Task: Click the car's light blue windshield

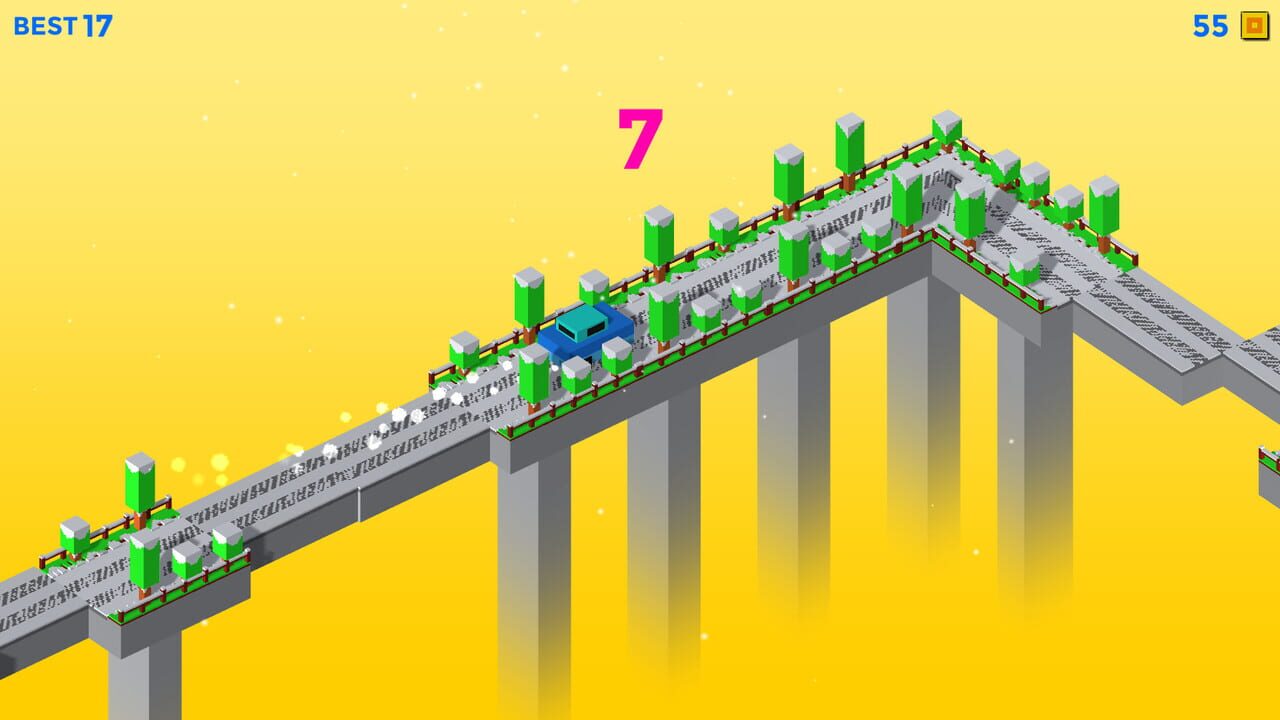Action: [585, 322]
